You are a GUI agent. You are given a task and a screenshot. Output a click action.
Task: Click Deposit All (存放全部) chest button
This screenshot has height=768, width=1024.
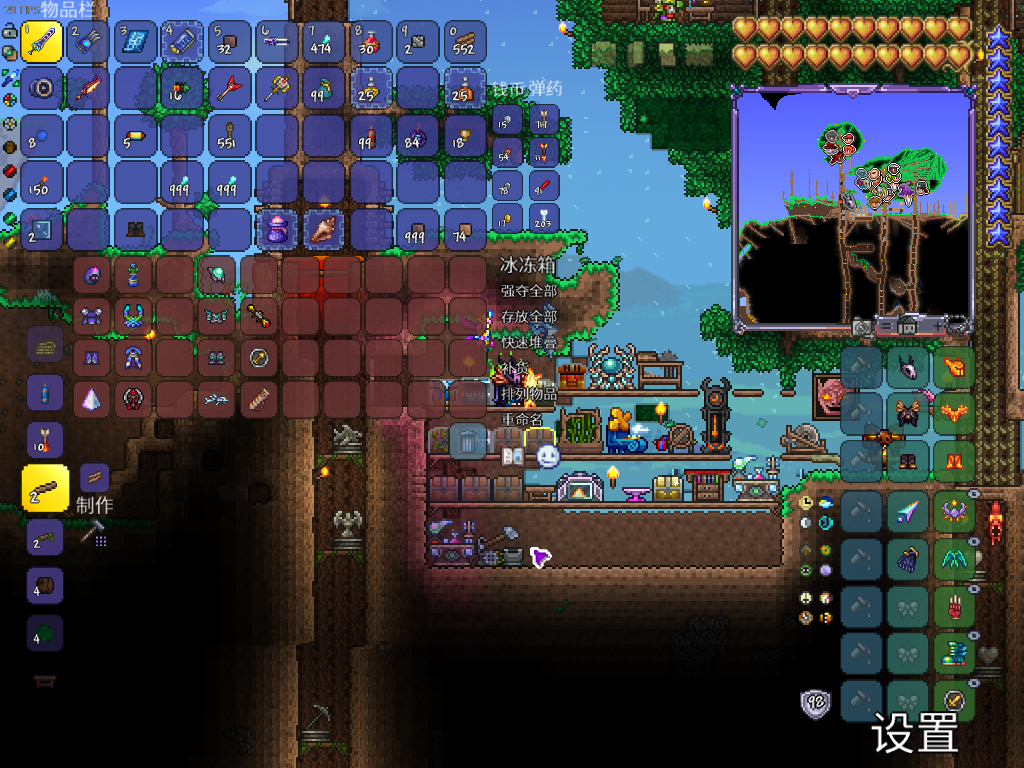[x=528, y=317]
